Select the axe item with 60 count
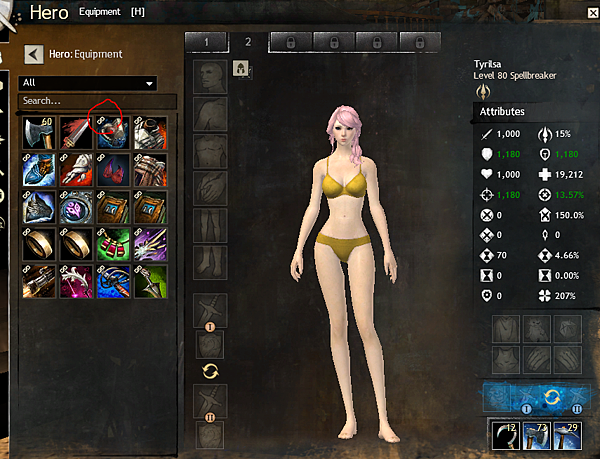600x459 pixels. pos(38,131)
